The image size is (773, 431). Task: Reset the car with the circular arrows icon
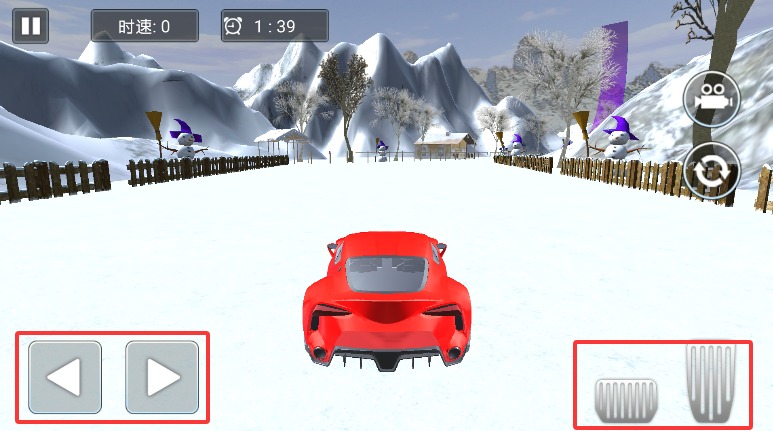(x=711, y=172)
